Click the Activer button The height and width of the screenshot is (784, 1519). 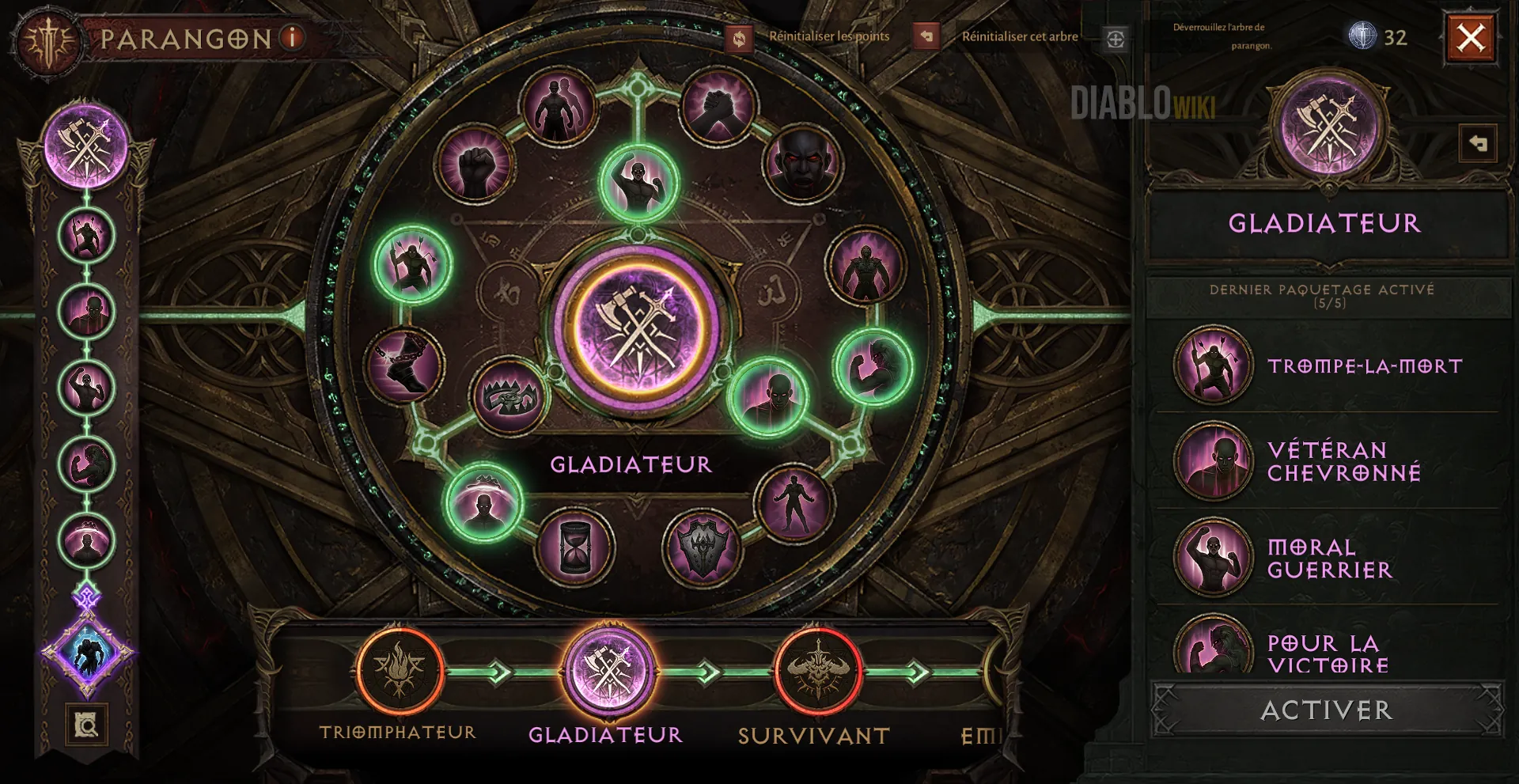(1327, 710)
